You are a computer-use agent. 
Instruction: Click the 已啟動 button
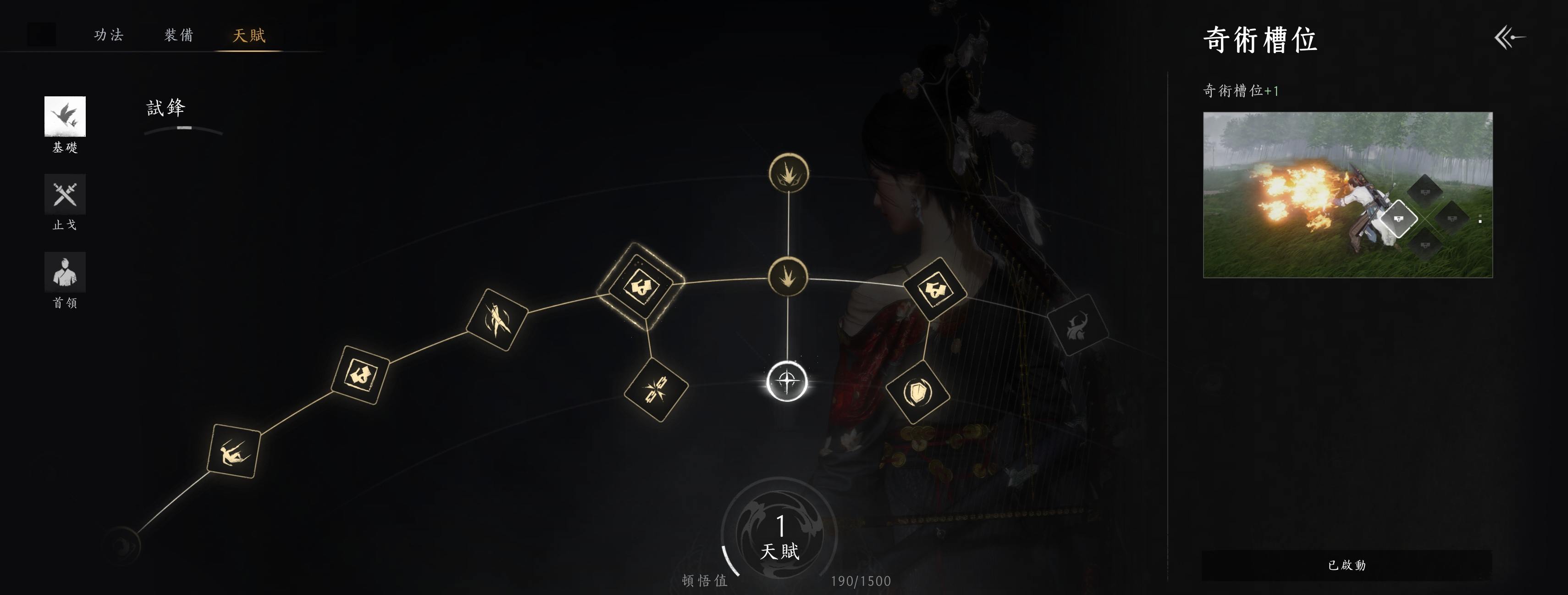coord(1347,565)
